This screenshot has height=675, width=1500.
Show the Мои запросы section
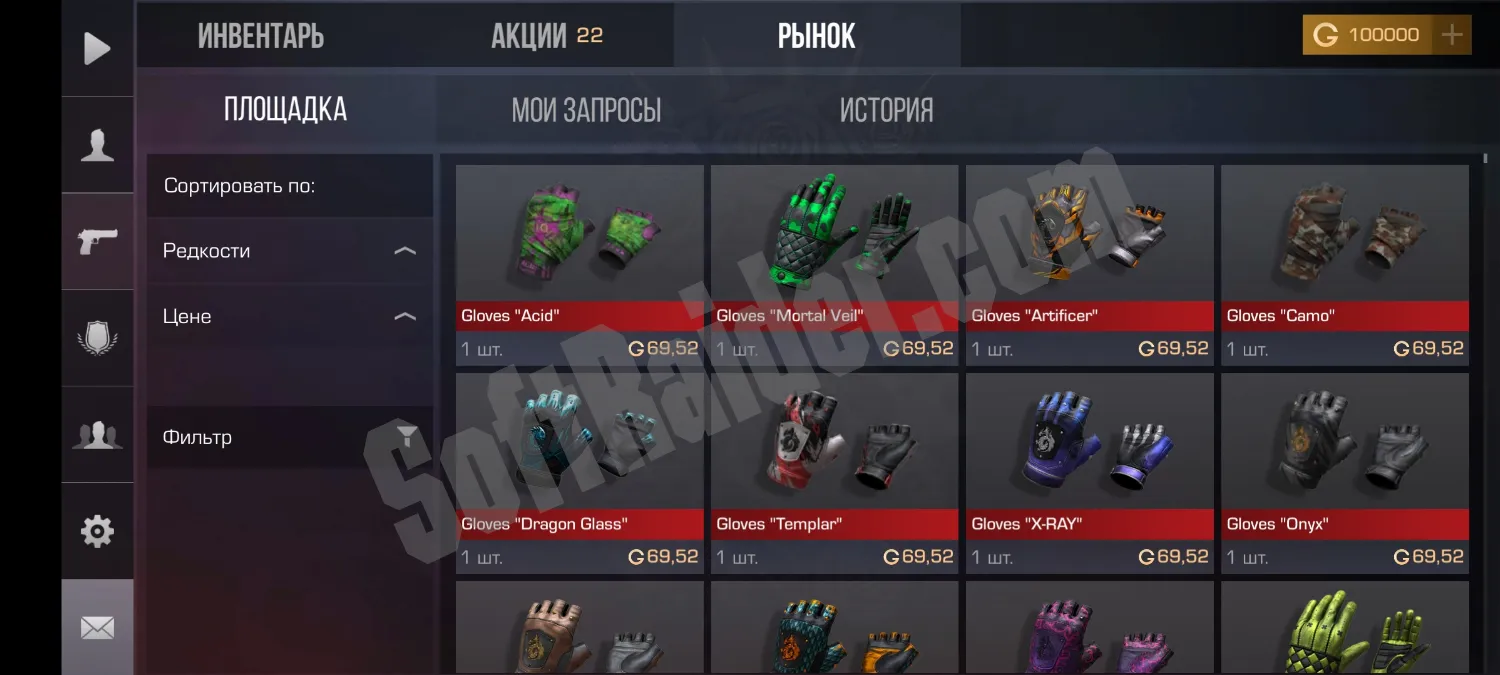click(586, 110)
